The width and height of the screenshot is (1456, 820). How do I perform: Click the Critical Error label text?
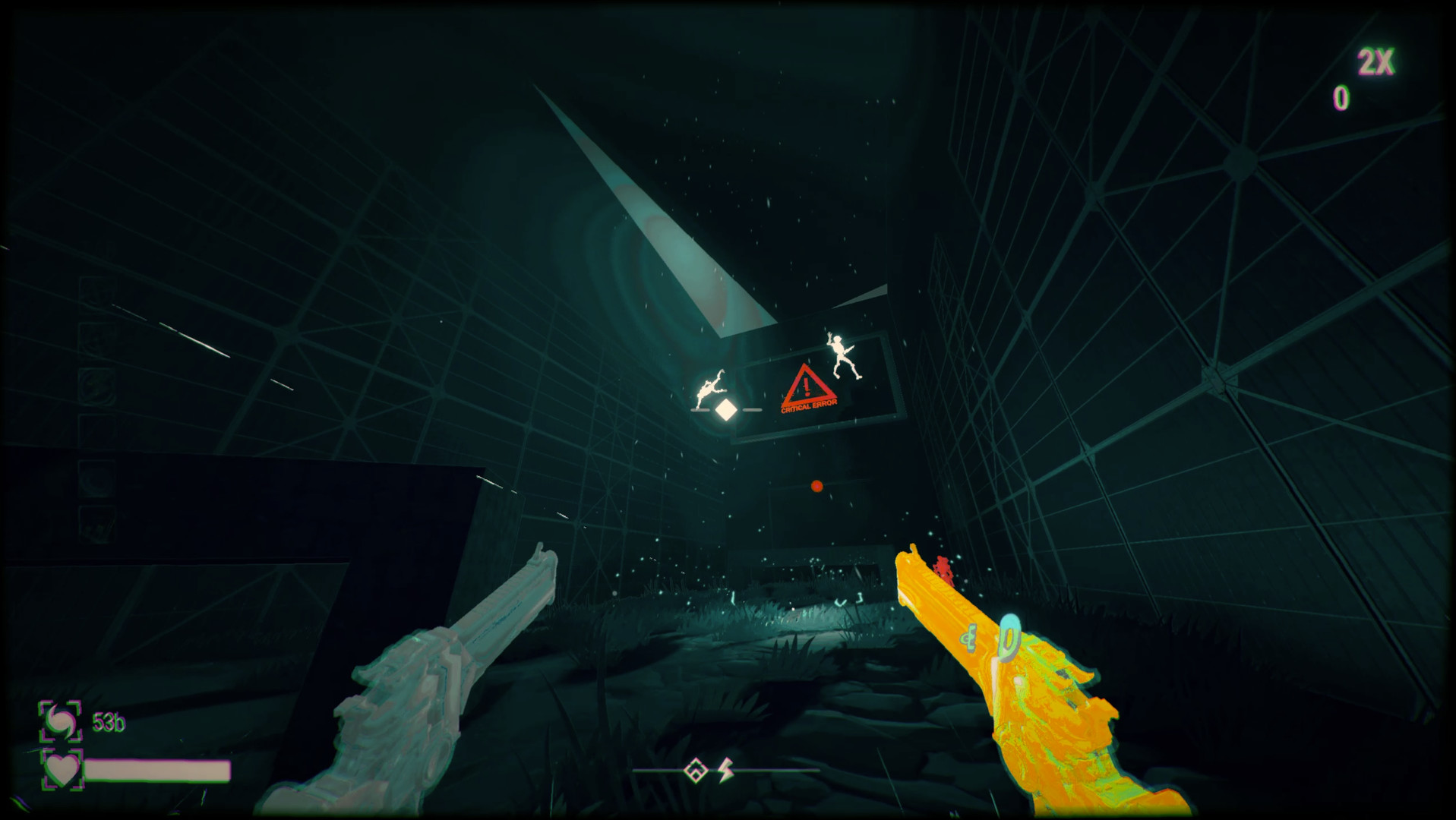809,408
